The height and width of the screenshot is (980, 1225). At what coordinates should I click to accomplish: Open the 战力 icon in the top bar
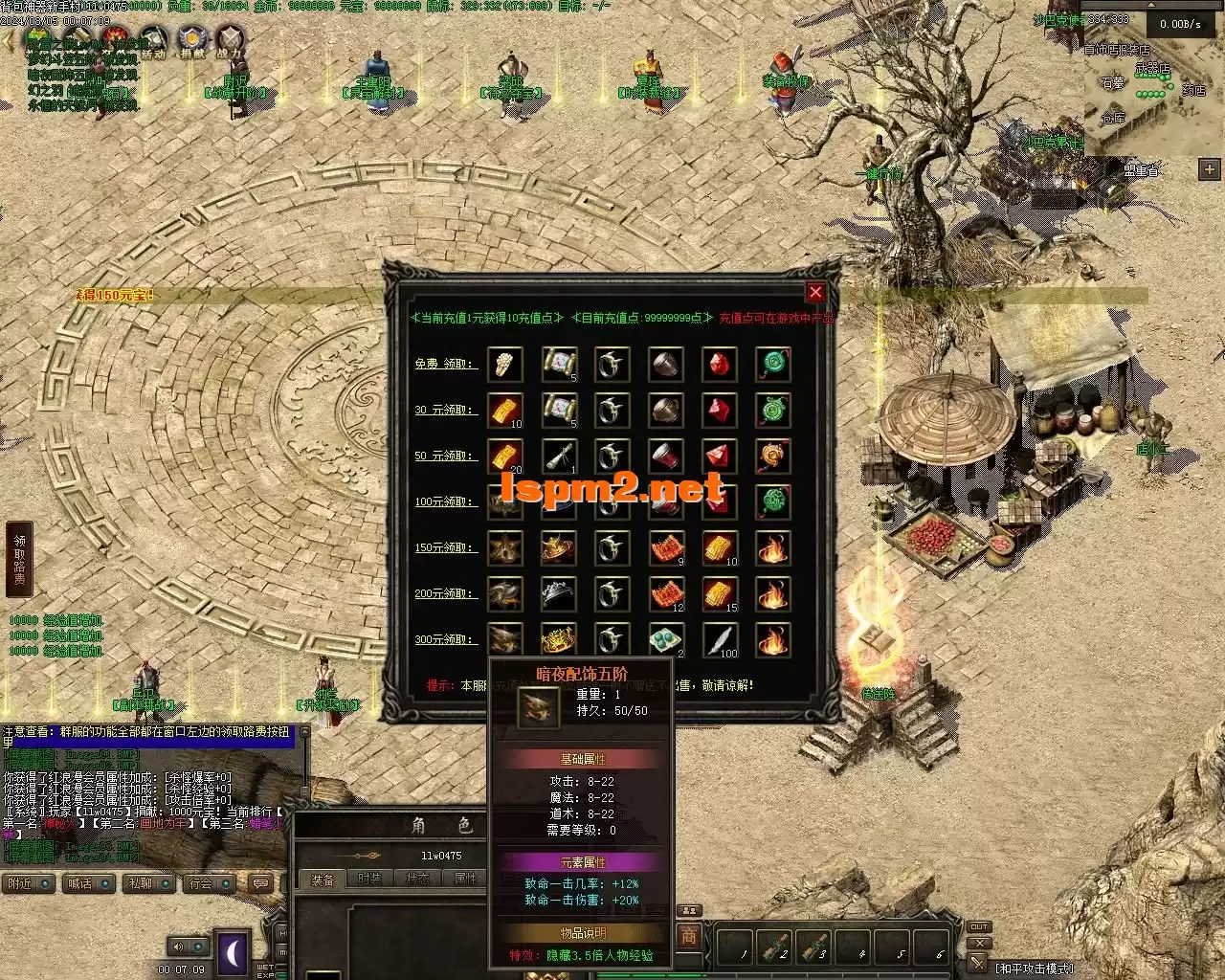(x=229, y=40)
